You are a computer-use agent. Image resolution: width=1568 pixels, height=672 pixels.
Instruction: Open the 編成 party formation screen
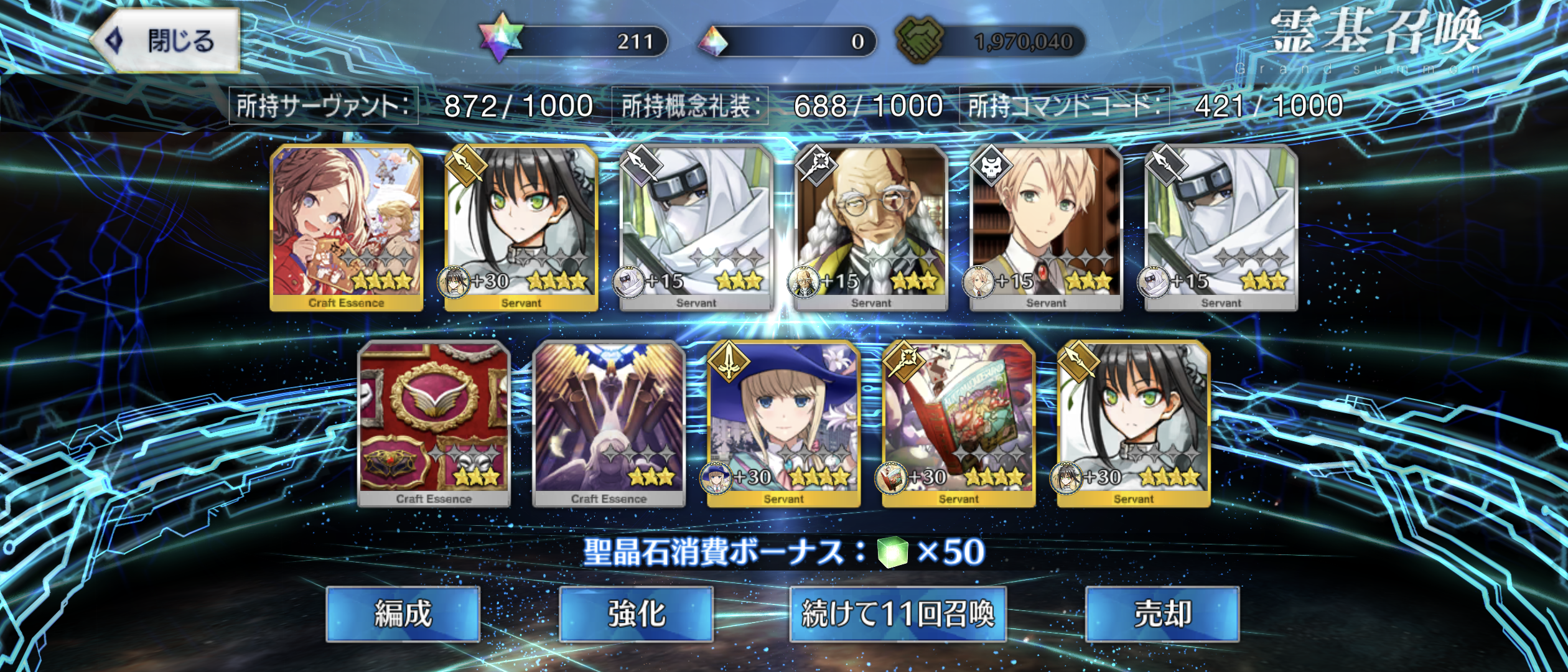(403, 614)
